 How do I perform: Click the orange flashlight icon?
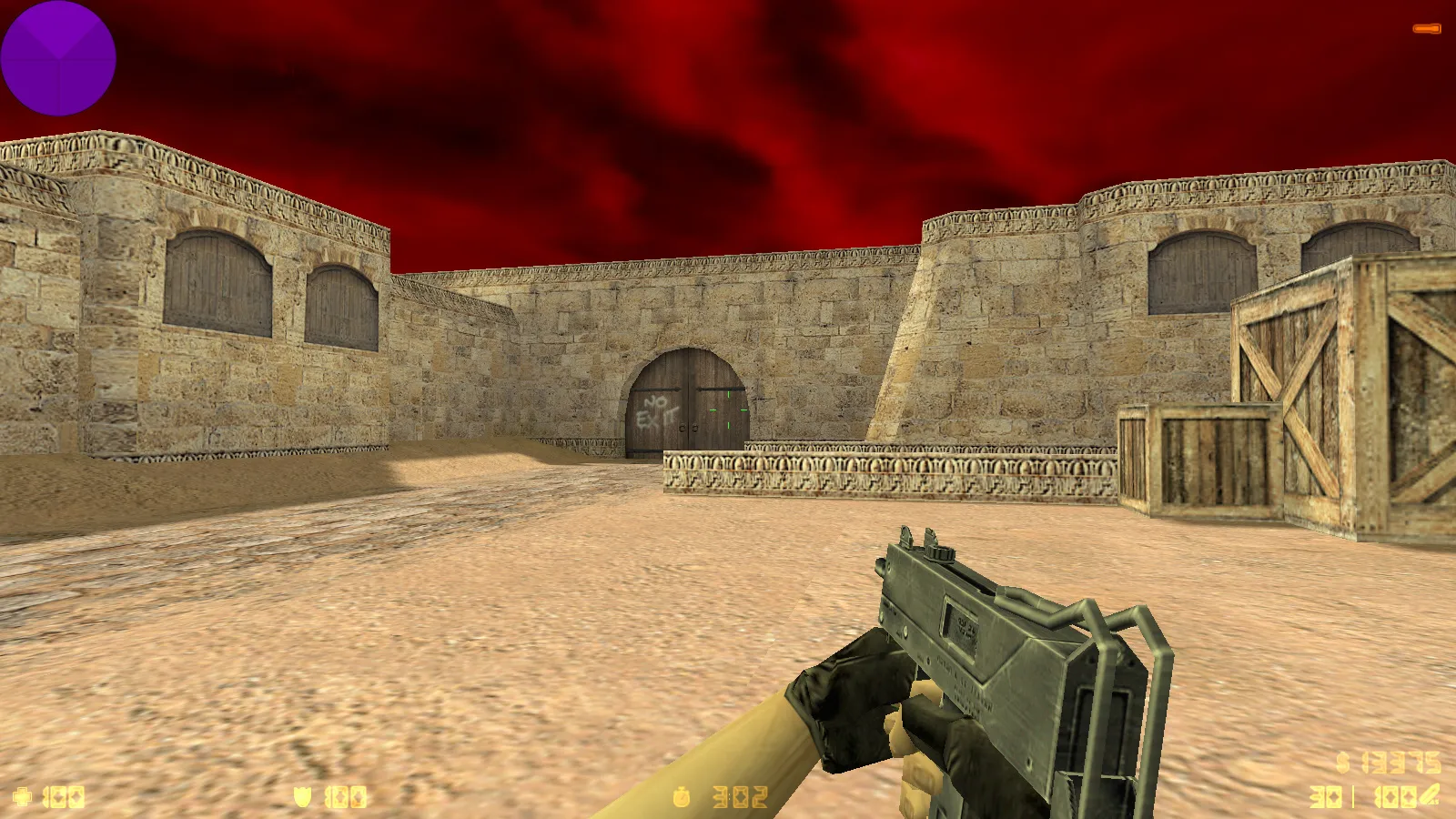[x=1426, y=29]
